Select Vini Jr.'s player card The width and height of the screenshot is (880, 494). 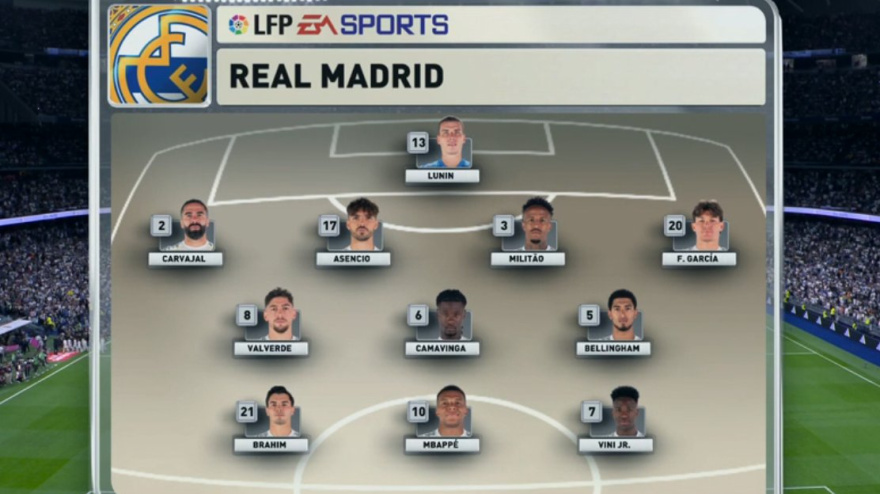616,420
